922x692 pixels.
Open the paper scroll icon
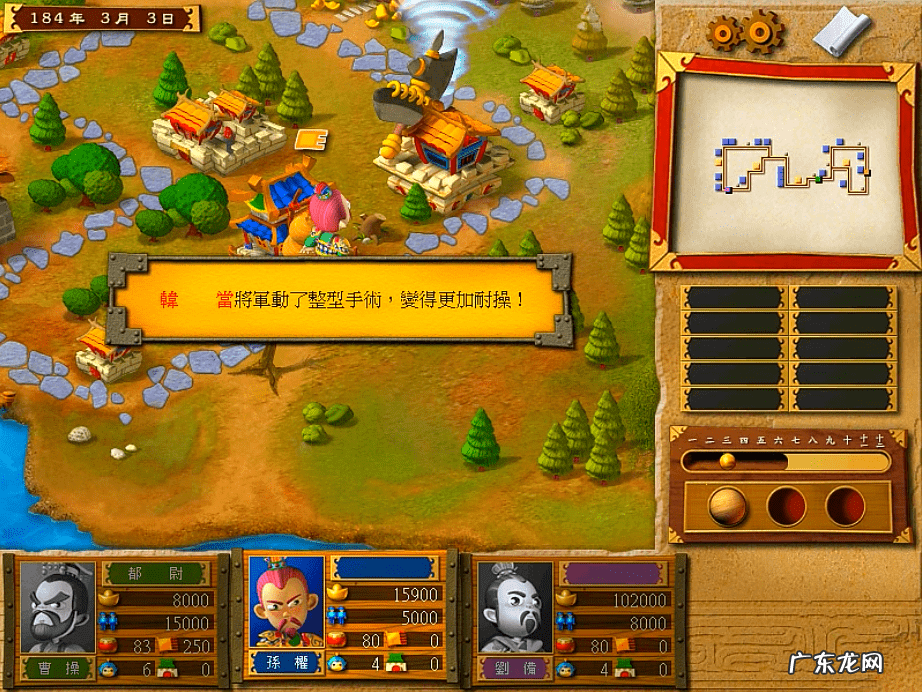pyautogui.click(x=842, y=32)
